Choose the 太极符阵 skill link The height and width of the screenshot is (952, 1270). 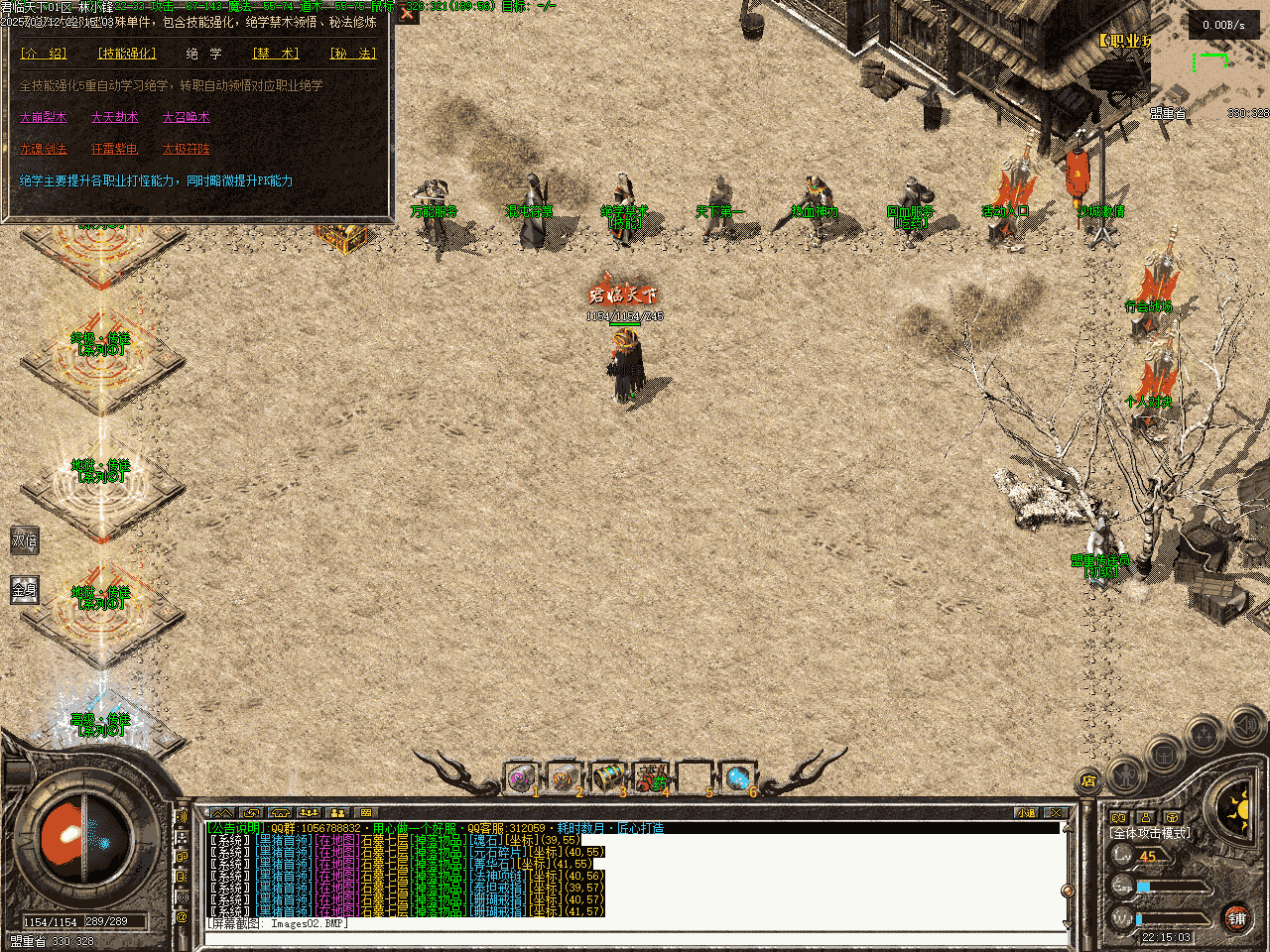187,149
